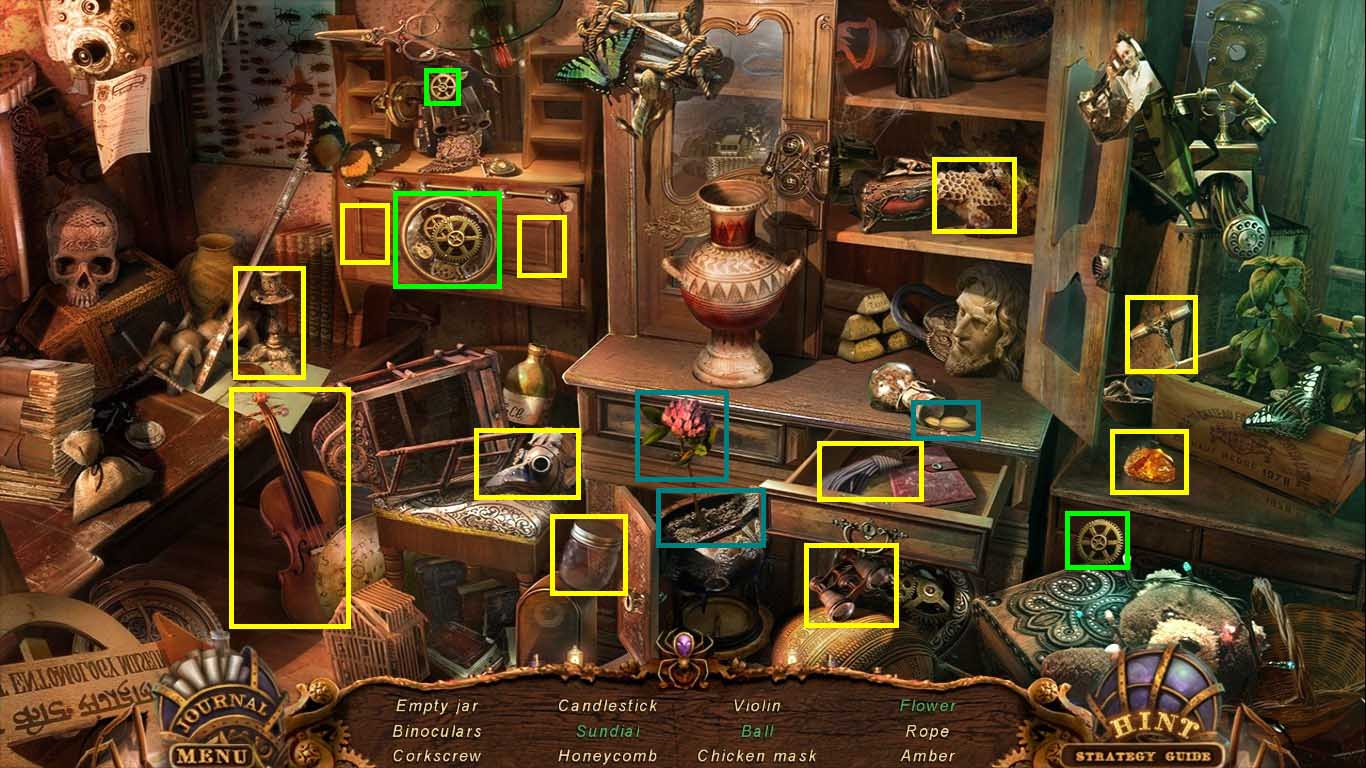Select the binoculars inside the open drawer
The width and height of the screenshot is (1366, 768).
851,586
